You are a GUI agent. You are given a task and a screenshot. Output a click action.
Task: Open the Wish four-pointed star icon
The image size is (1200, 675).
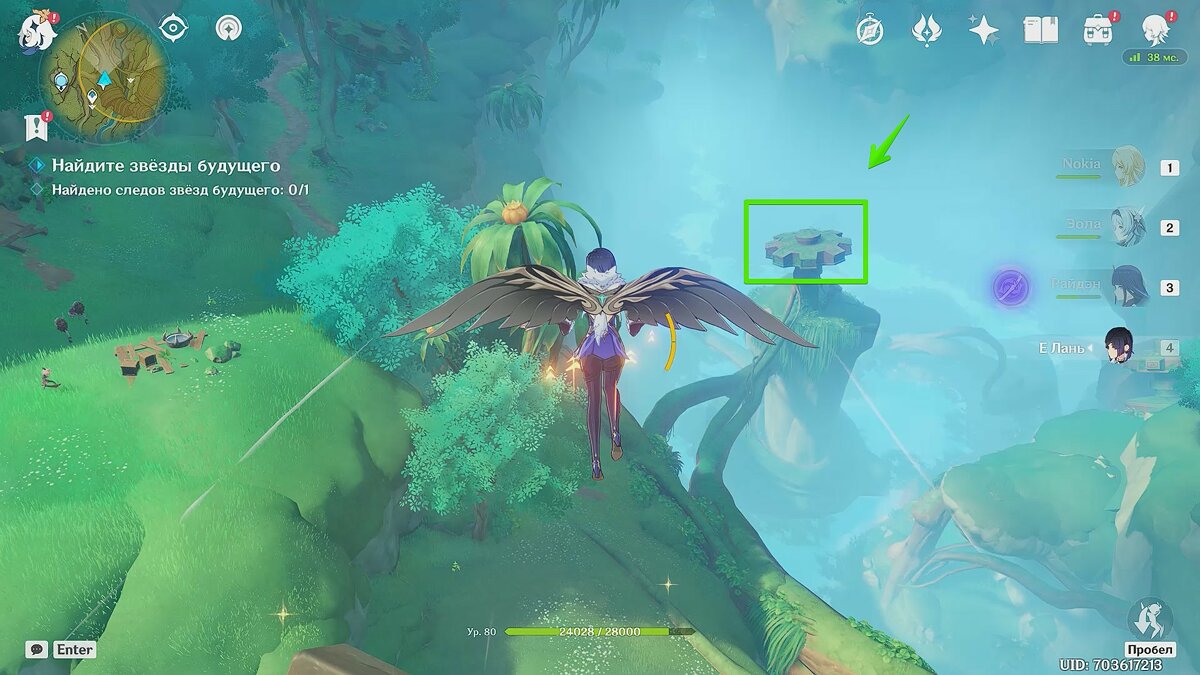(x=983, y=31)
